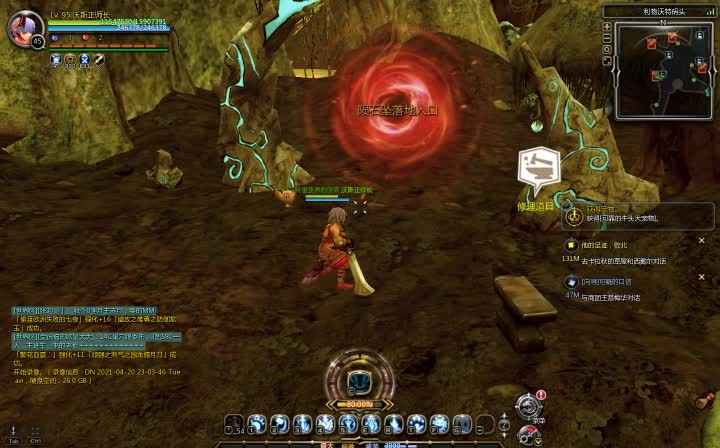
Task: Click the character portrait
Action: 22,27
